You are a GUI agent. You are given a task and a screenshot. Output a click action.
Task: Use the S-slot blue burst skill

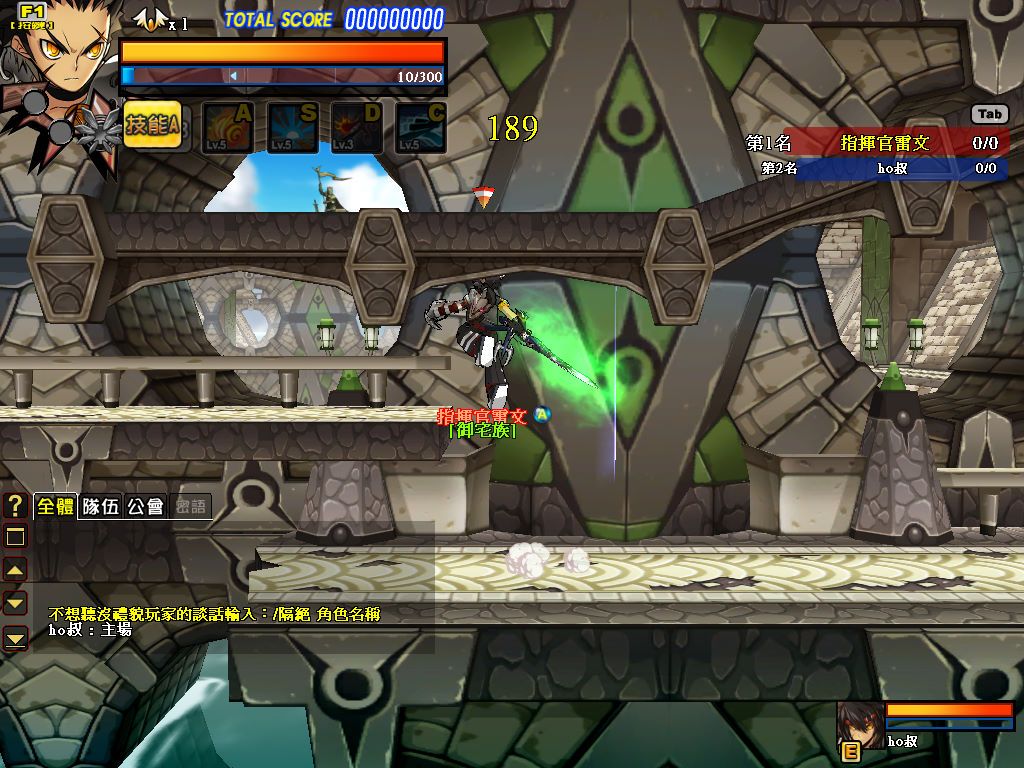click(x=292, y=128)
